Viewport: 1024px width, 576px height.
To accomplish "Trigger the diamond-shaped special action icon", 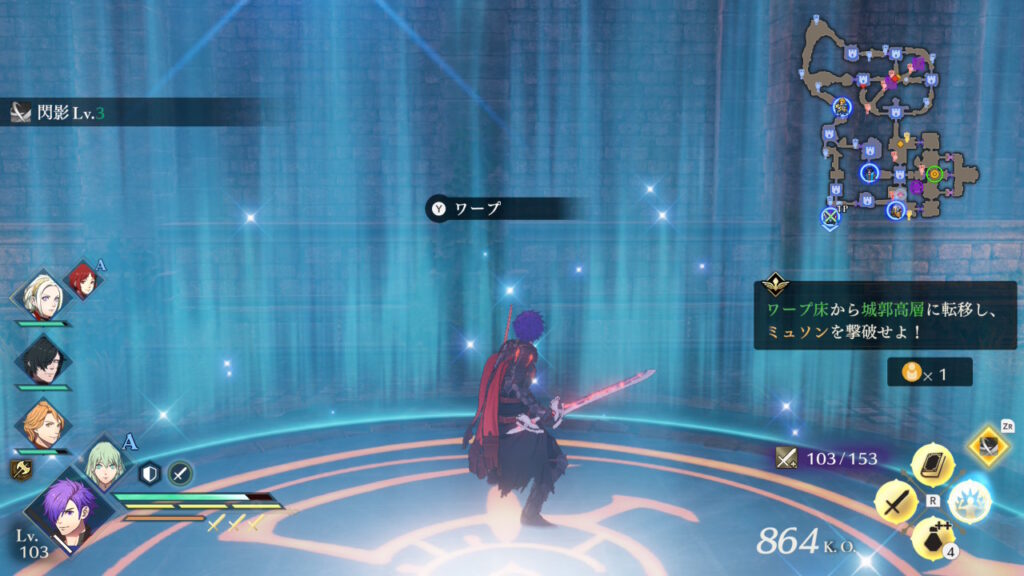I will tap(988, 446).
